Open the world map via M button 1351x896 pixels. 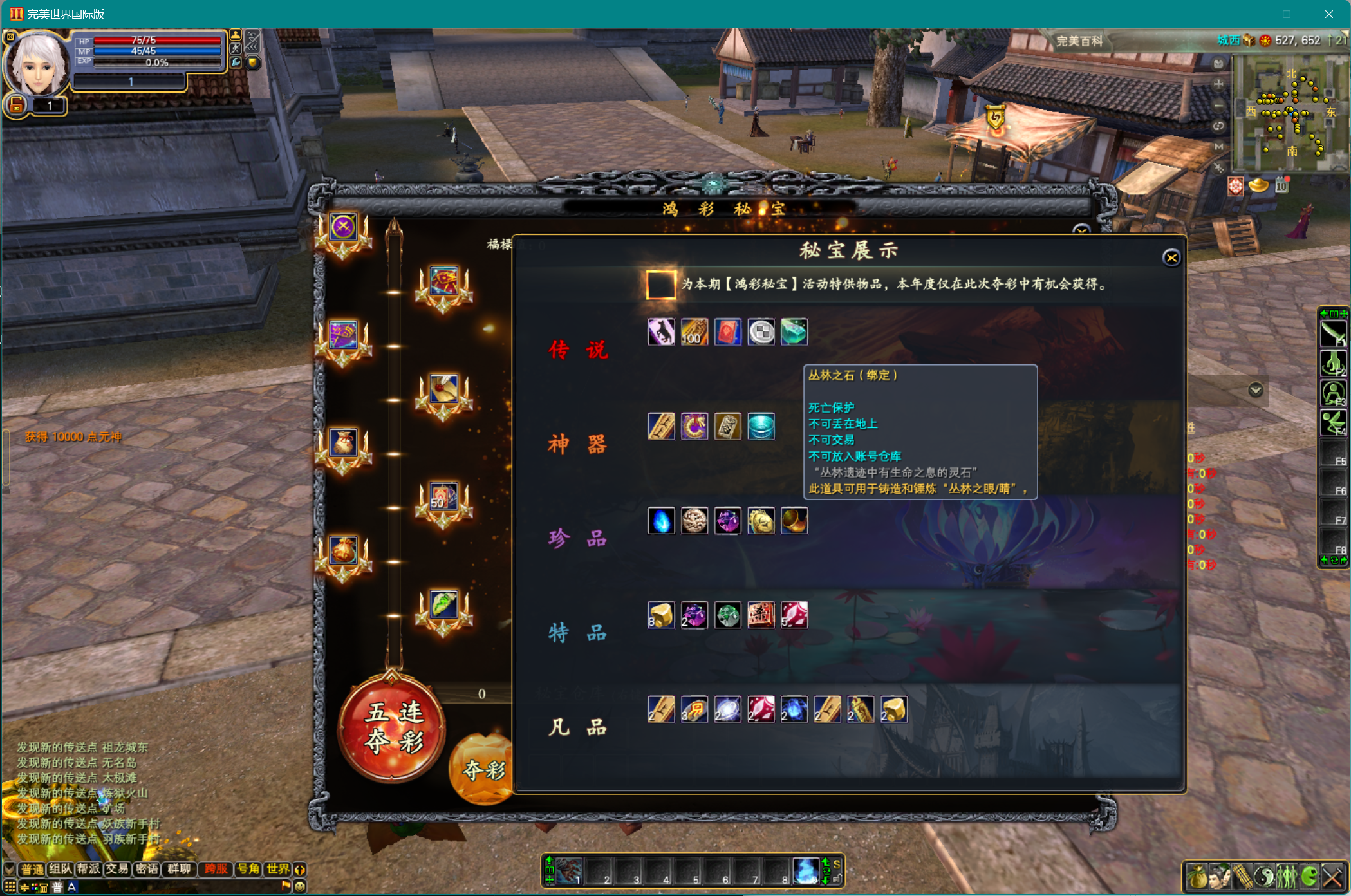coord(1218,147)
